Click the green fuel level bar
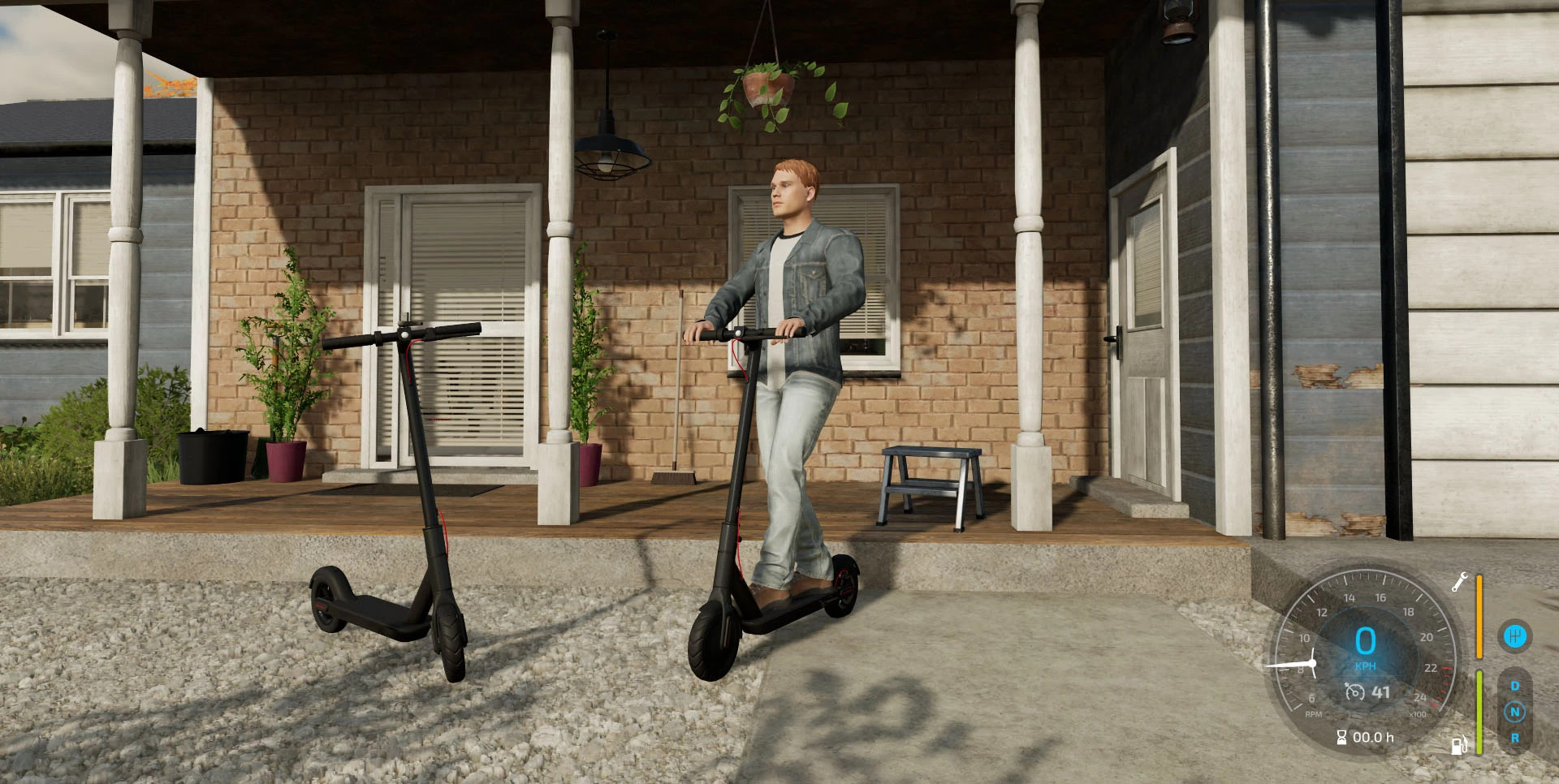The height and width of the screenshot is (784, 1559). point(1479,711)
